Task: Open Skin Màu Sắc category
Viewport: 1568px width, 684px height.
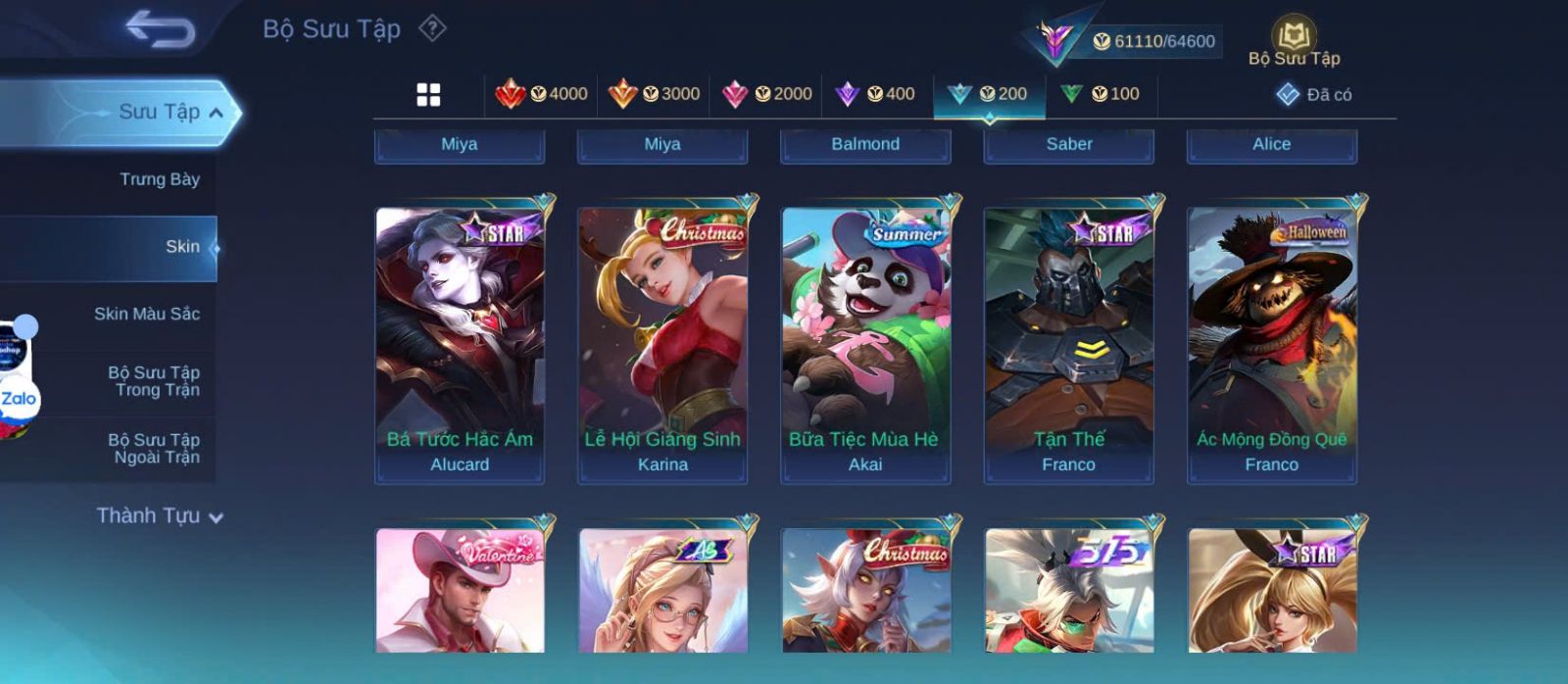Action: coord(147,314)
